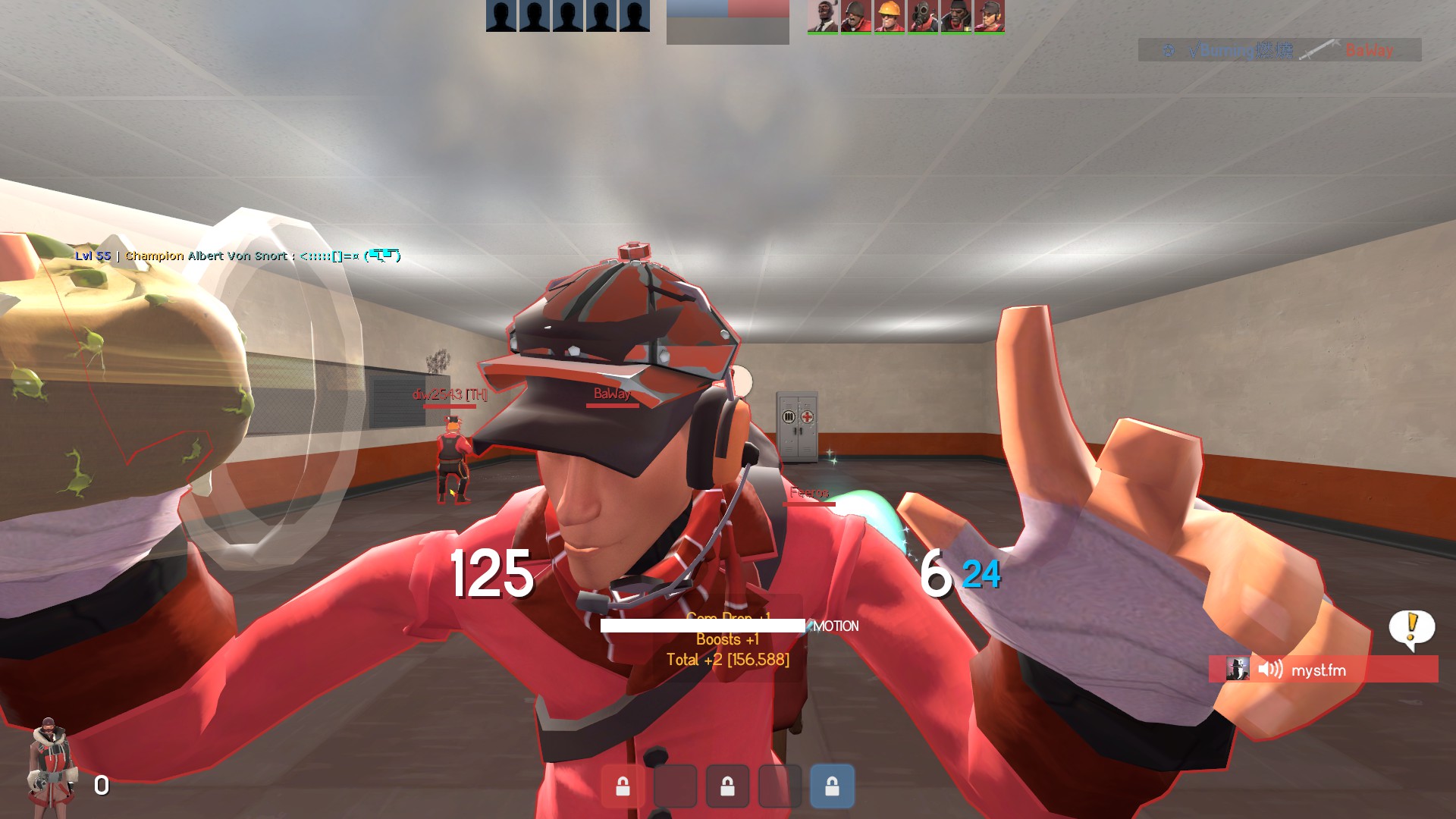Select the BaWay kill feed entry
The image size is (1456, 819).
(x=1279, y=50)
